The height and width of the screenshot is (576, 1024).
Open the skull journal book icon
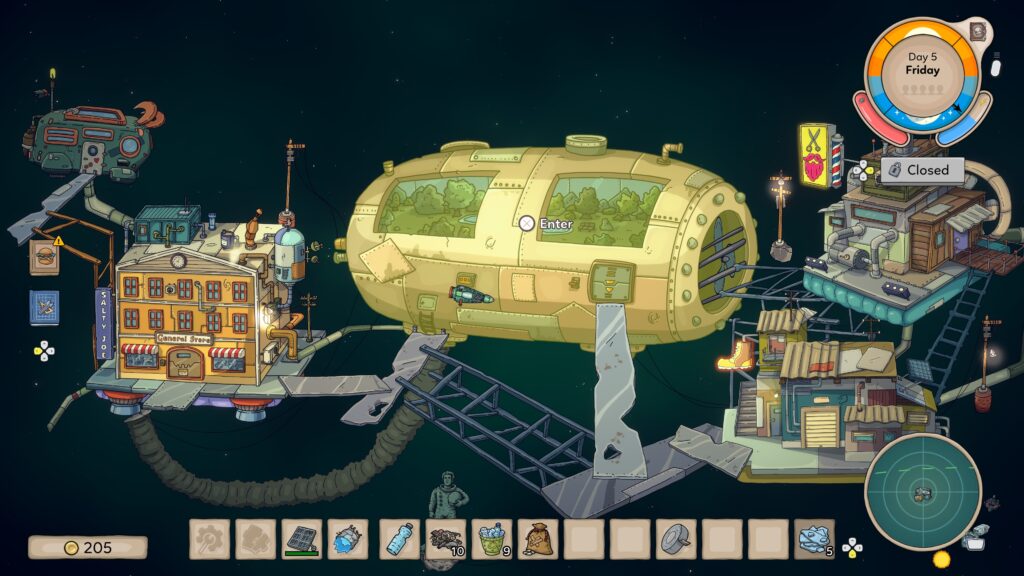(x=976, y=31)
